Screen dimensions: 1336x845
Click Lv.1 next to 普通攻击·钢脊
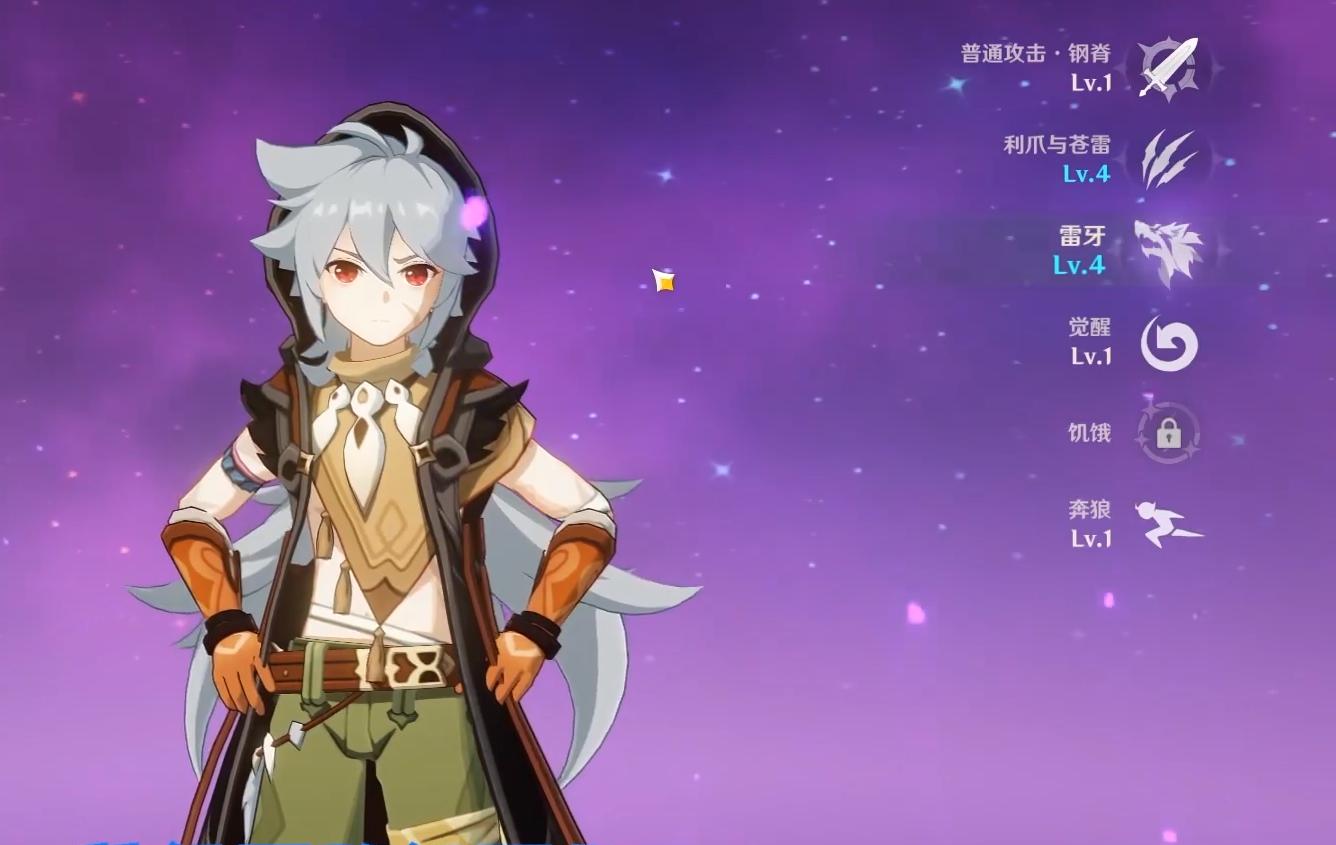(1090, 83)
